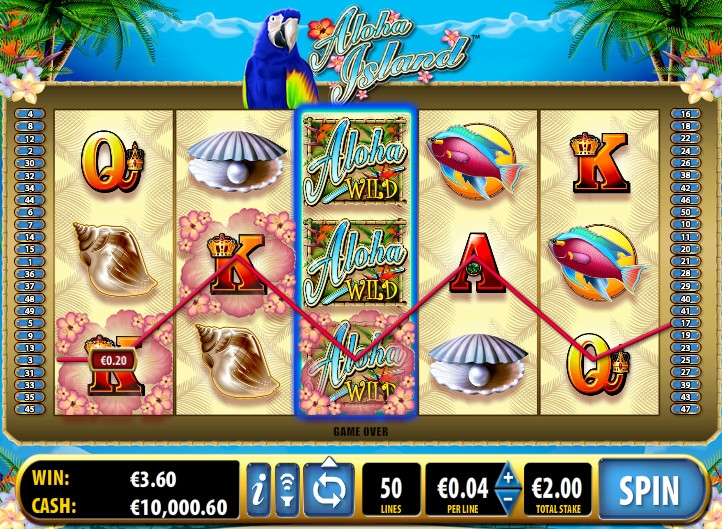Spin the reels with the SPIN button
Viewport: 722px width, 529px height.
[649, 490]
